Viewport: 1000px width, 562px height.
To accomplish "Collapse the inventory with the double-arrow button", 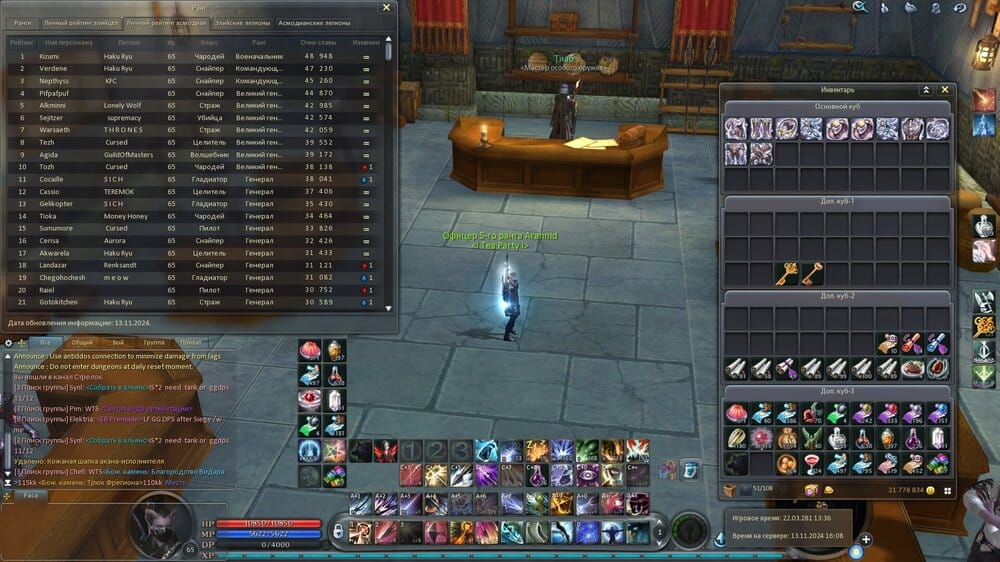I will pos(926,90).
